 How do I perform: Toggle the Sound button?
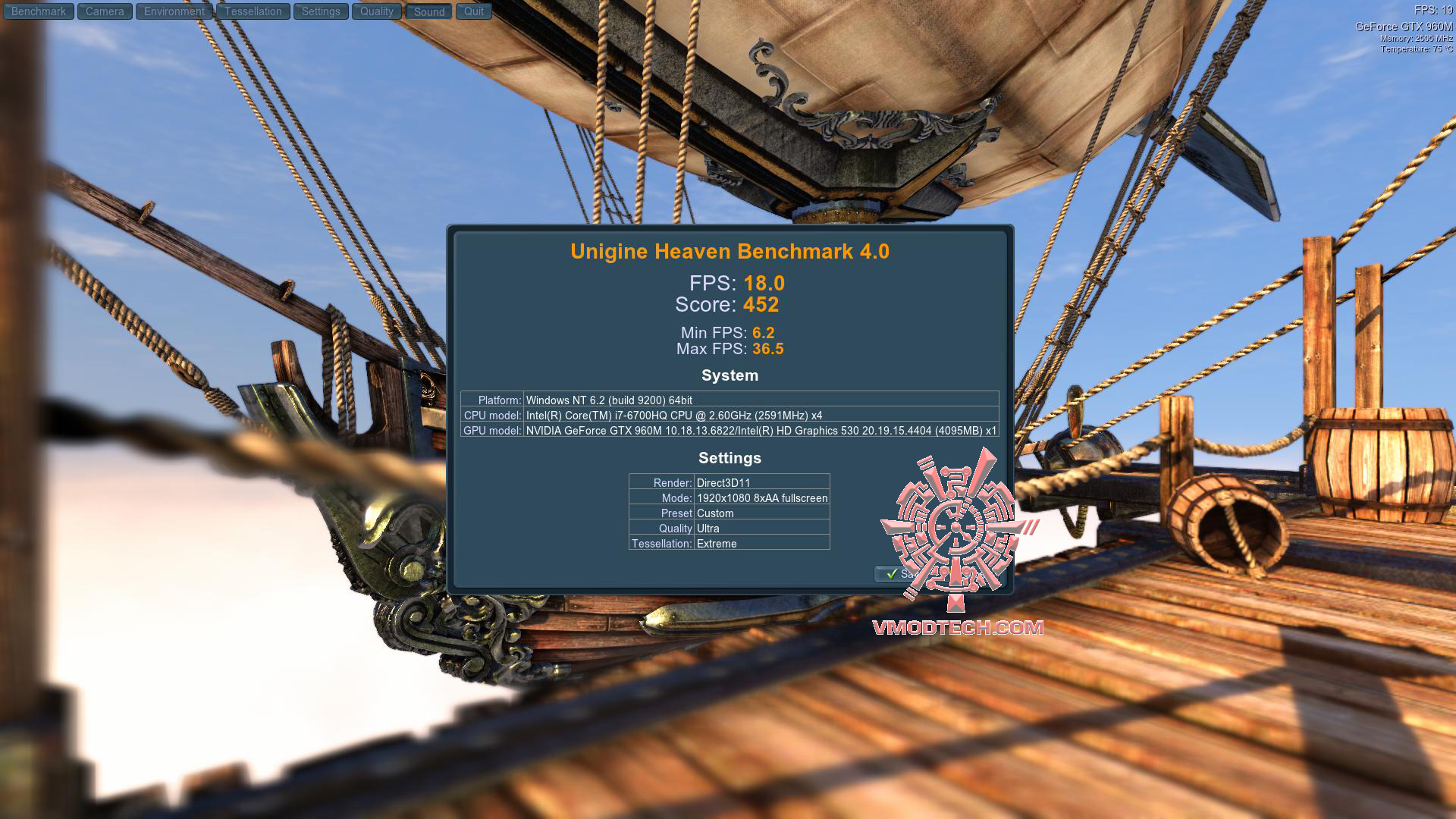click(x=429, y=11)
